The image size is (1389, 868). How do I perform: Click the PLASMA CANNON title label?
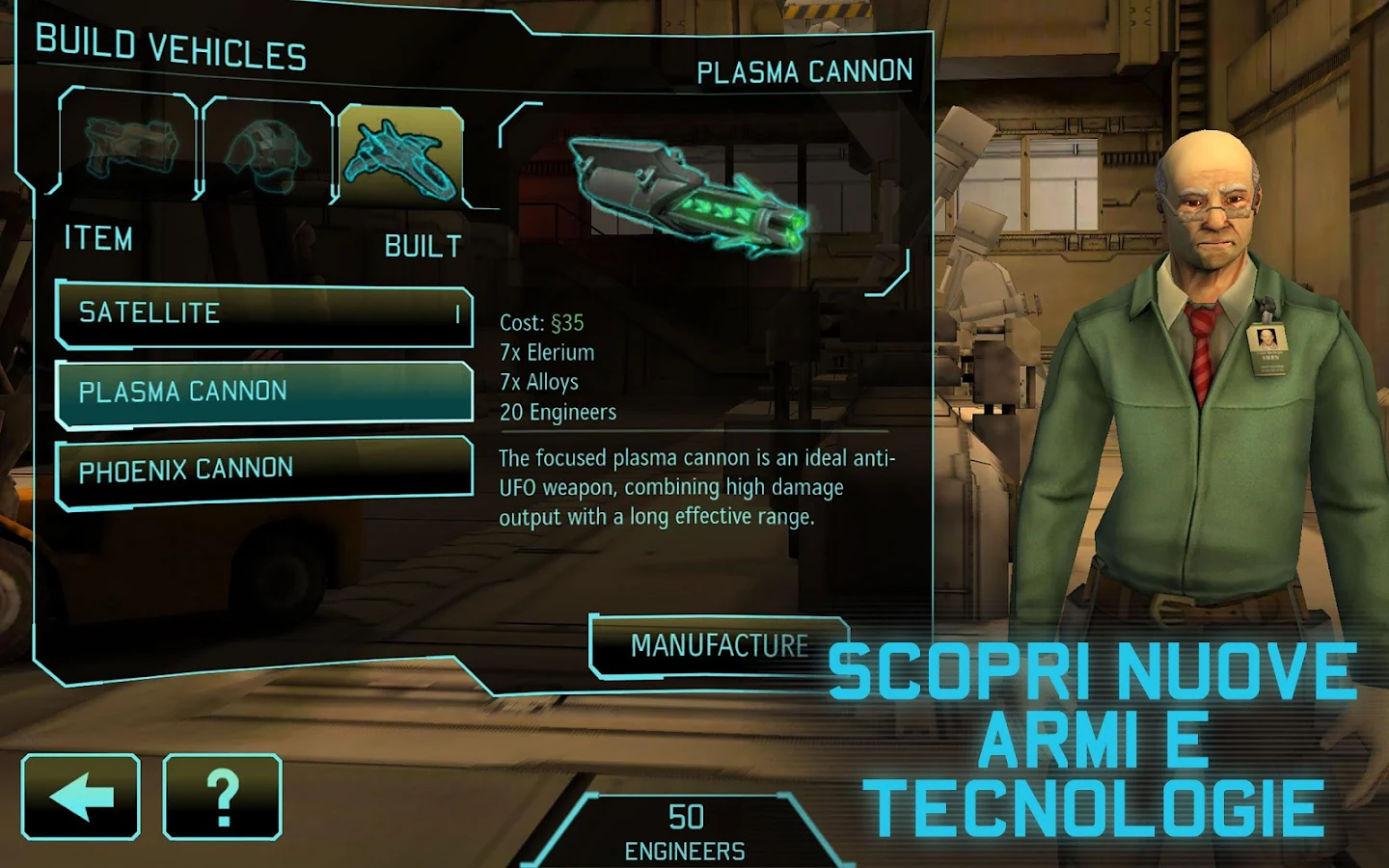point(806,69)
